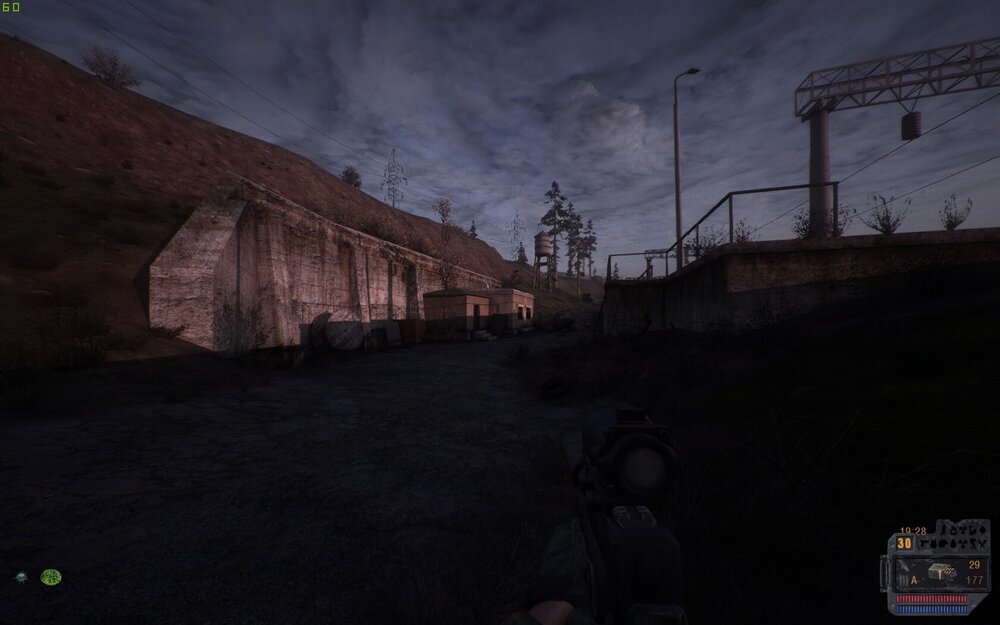Screen dimensions: 1000x625
Task: Select the pale spiky artifact icon
Action: [x=21, y=577]
